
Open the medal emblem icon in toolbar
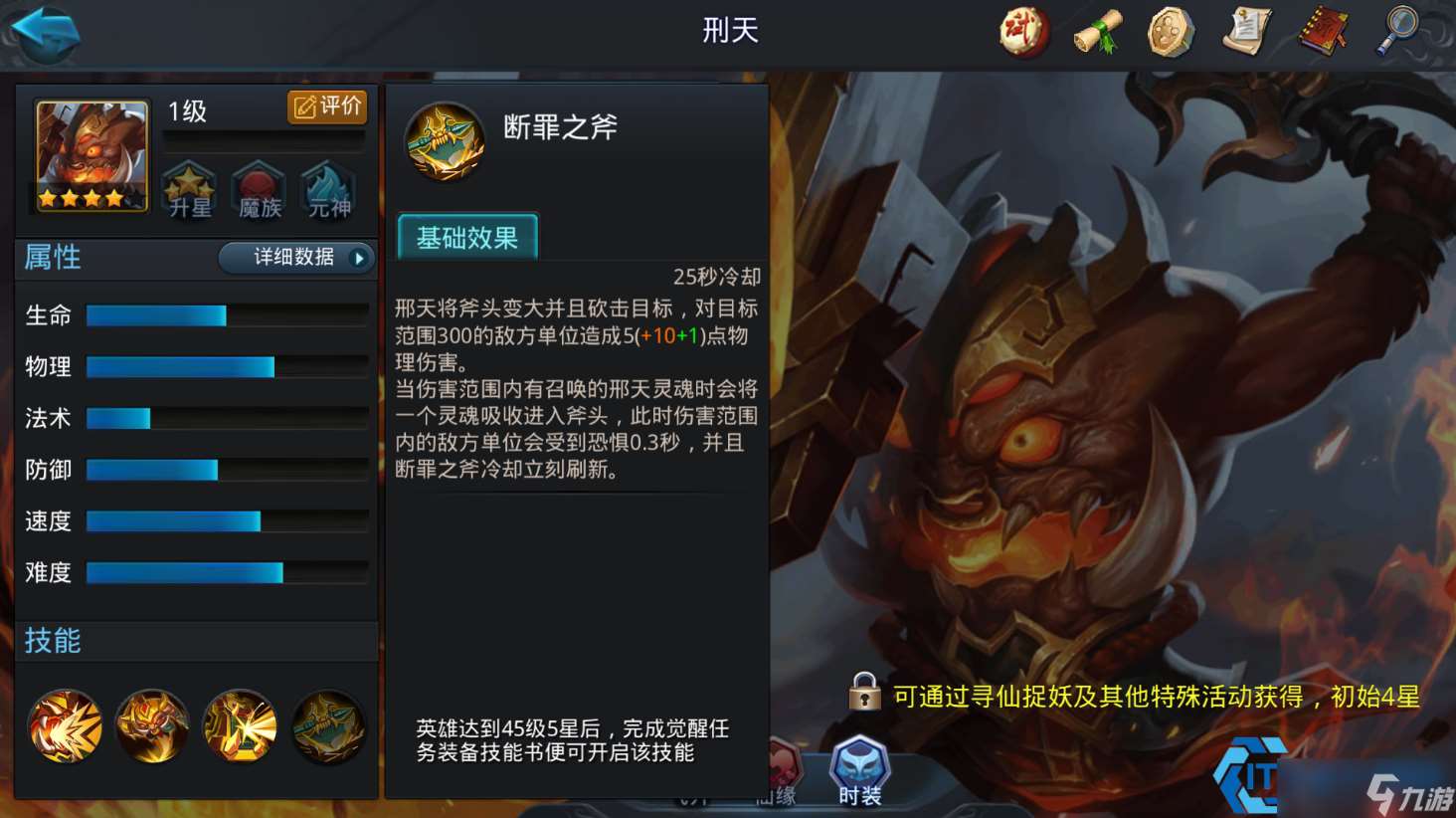coord(1172,31)
